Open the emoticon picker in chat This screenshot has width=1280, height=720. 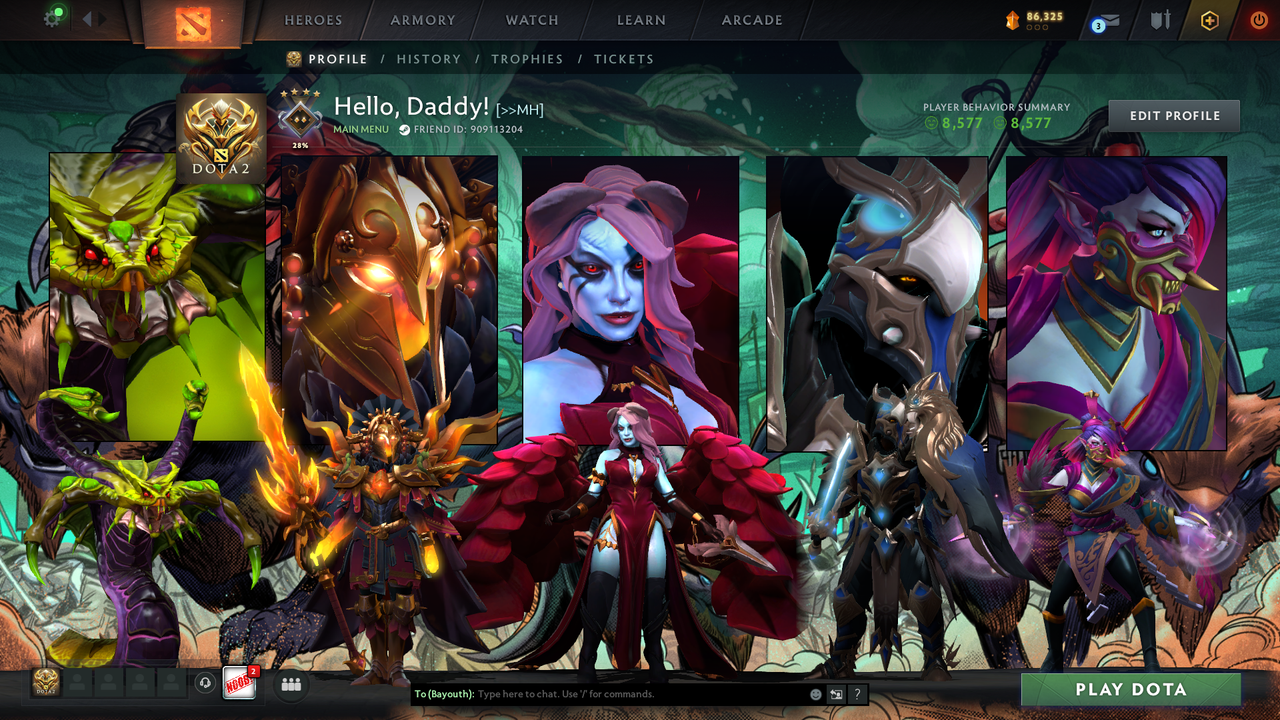pos(816,693)
